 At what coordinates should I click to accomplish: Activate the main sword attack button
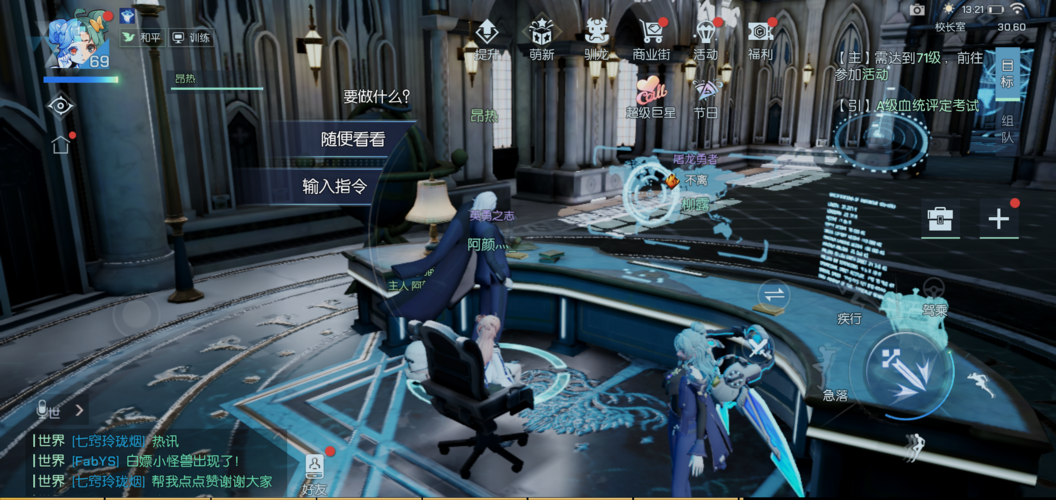point(905,368)
